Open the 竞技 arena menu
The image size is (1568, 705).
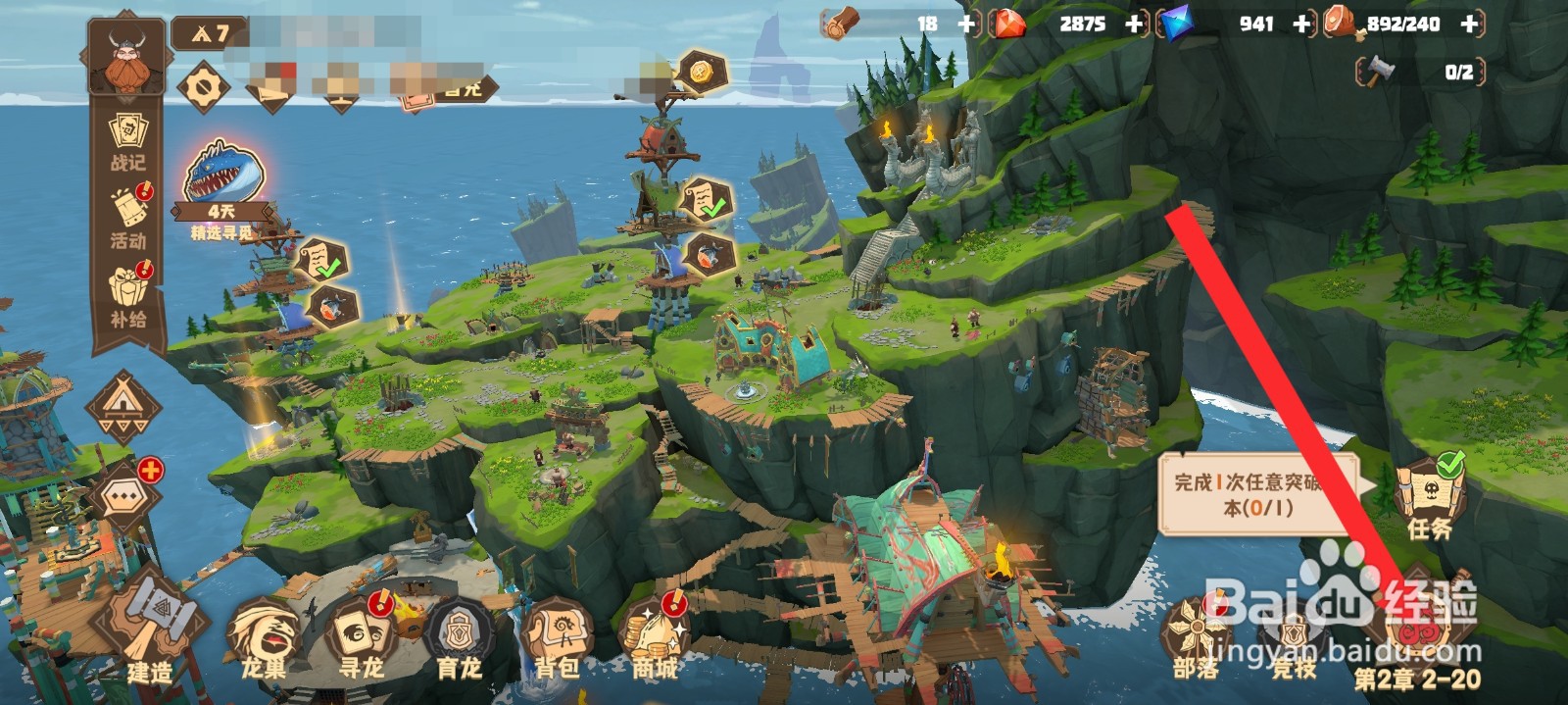pos(1294,639)
